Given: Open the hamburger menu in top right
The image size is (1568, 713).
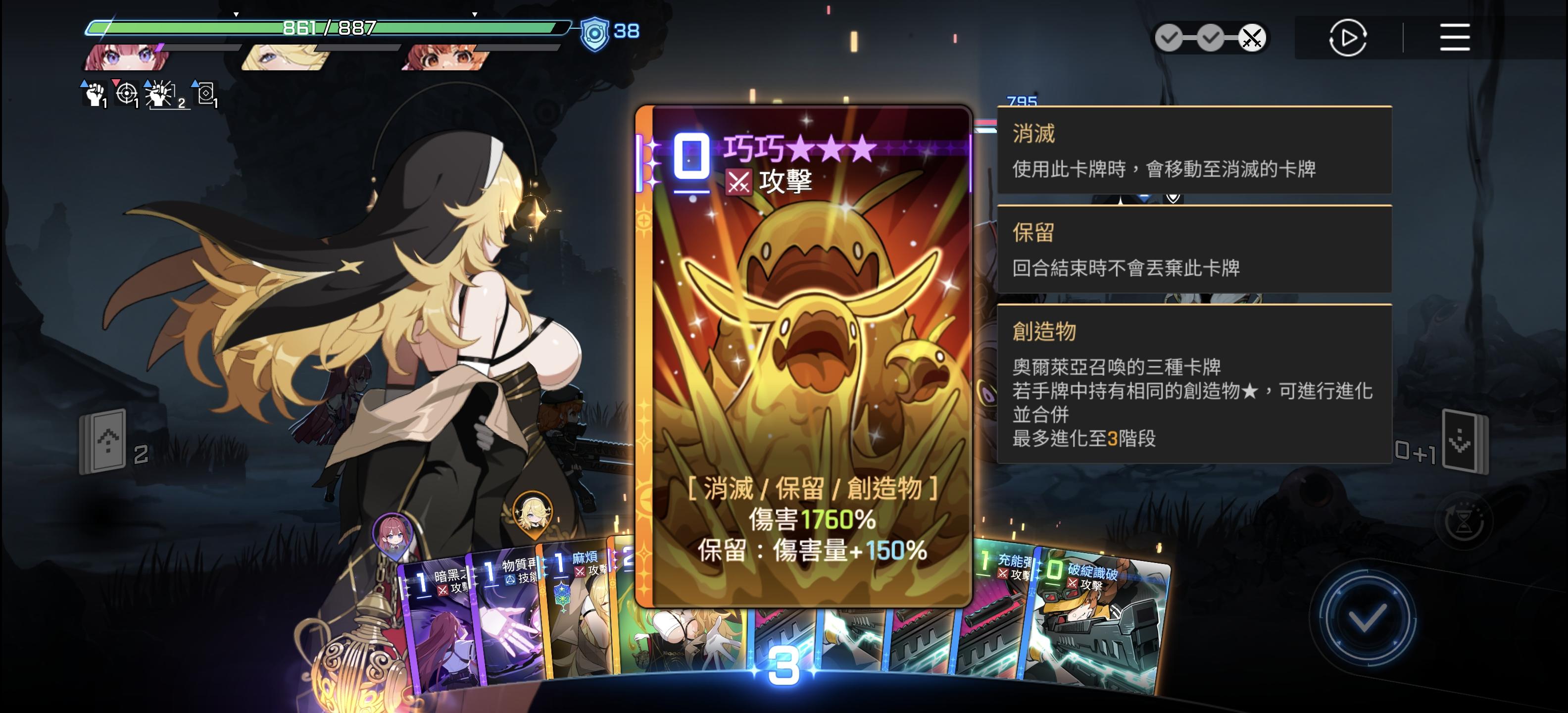Looking at the screenshot, I should click(x=1455, y=38).
